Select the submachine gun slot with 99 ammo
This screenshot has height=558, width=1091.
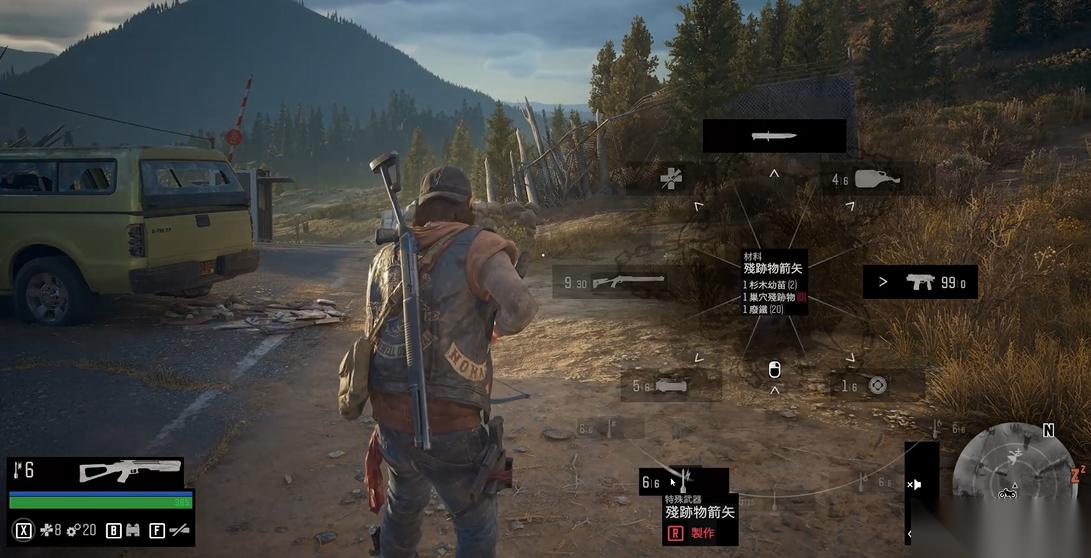click(x=920, y=282)
